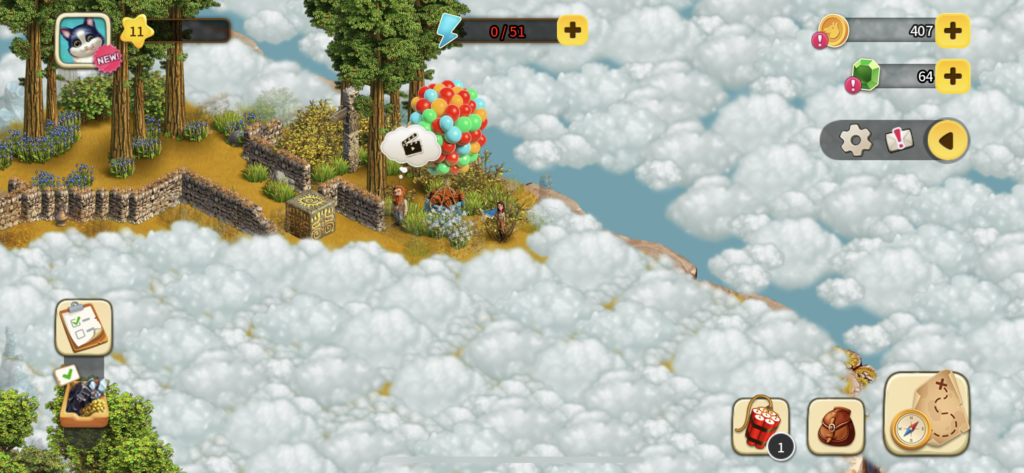Viewport: 1024px width, 473px height.
Task: Collapse the side menu with the yellow arrow
Action: click(x=947, y=140)
